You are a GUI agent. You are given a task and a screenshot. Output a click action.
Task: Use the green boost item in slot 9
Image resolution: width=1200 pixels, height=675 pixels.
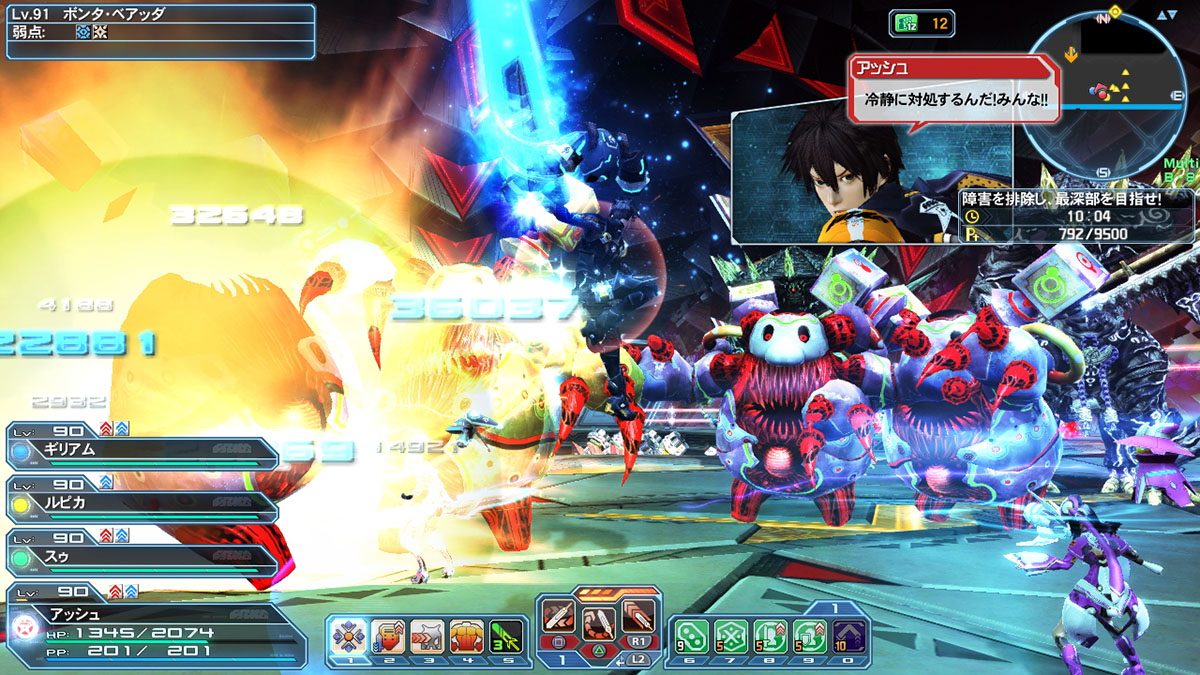tap(809, 636)
